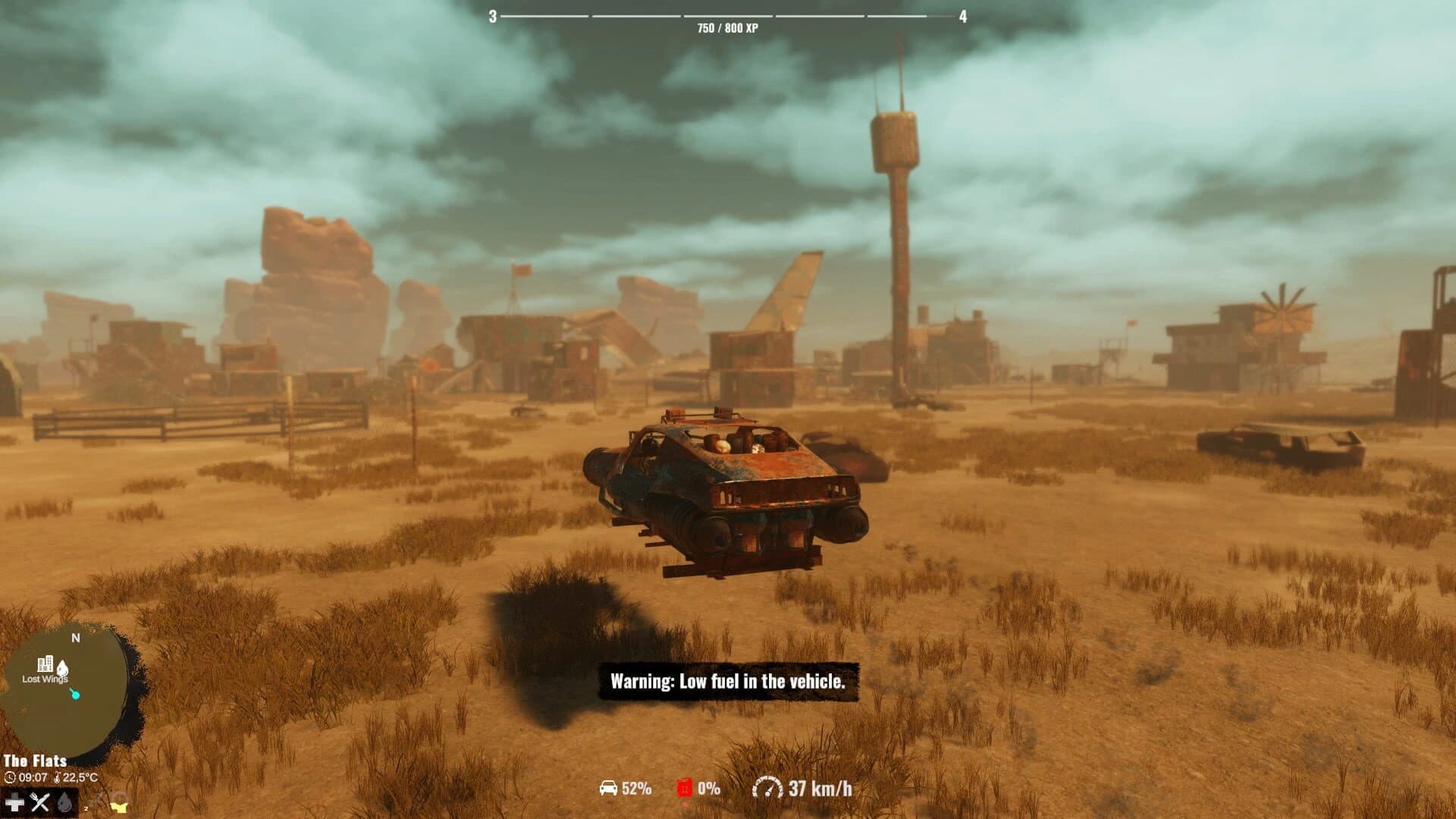Screen dimensions: 1456x819
Task: Click the thermometer icon beside 22,5°C
Action: [x=58, y=778]
